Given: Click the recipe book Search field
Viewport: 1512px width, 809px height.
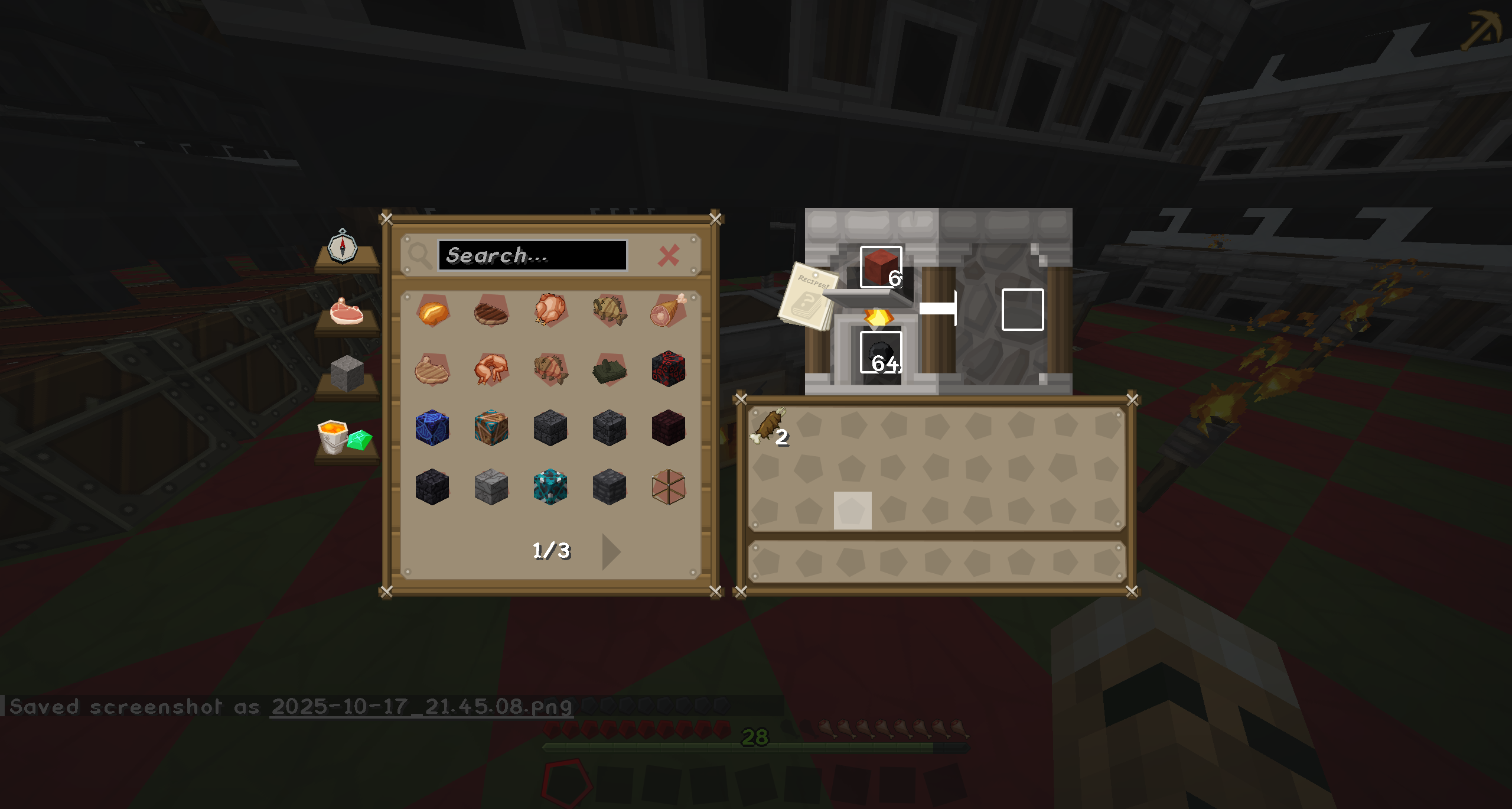Looking at the screenshot, I should (x=532, y=255).
